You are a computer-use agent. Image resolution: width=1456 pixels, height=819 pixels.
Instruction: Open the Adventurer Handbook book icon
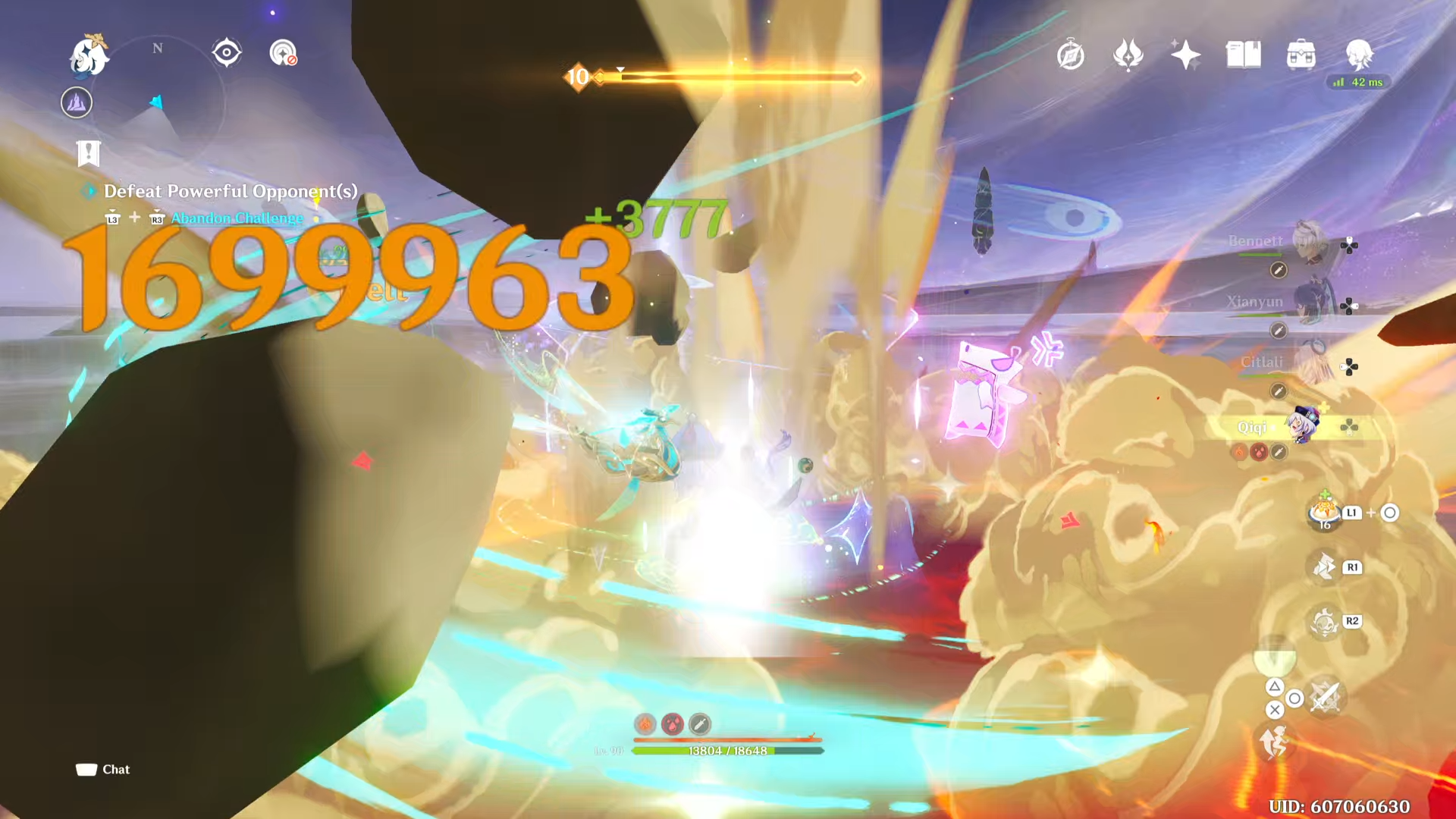pyautogui.click(x=1243, y=54)
